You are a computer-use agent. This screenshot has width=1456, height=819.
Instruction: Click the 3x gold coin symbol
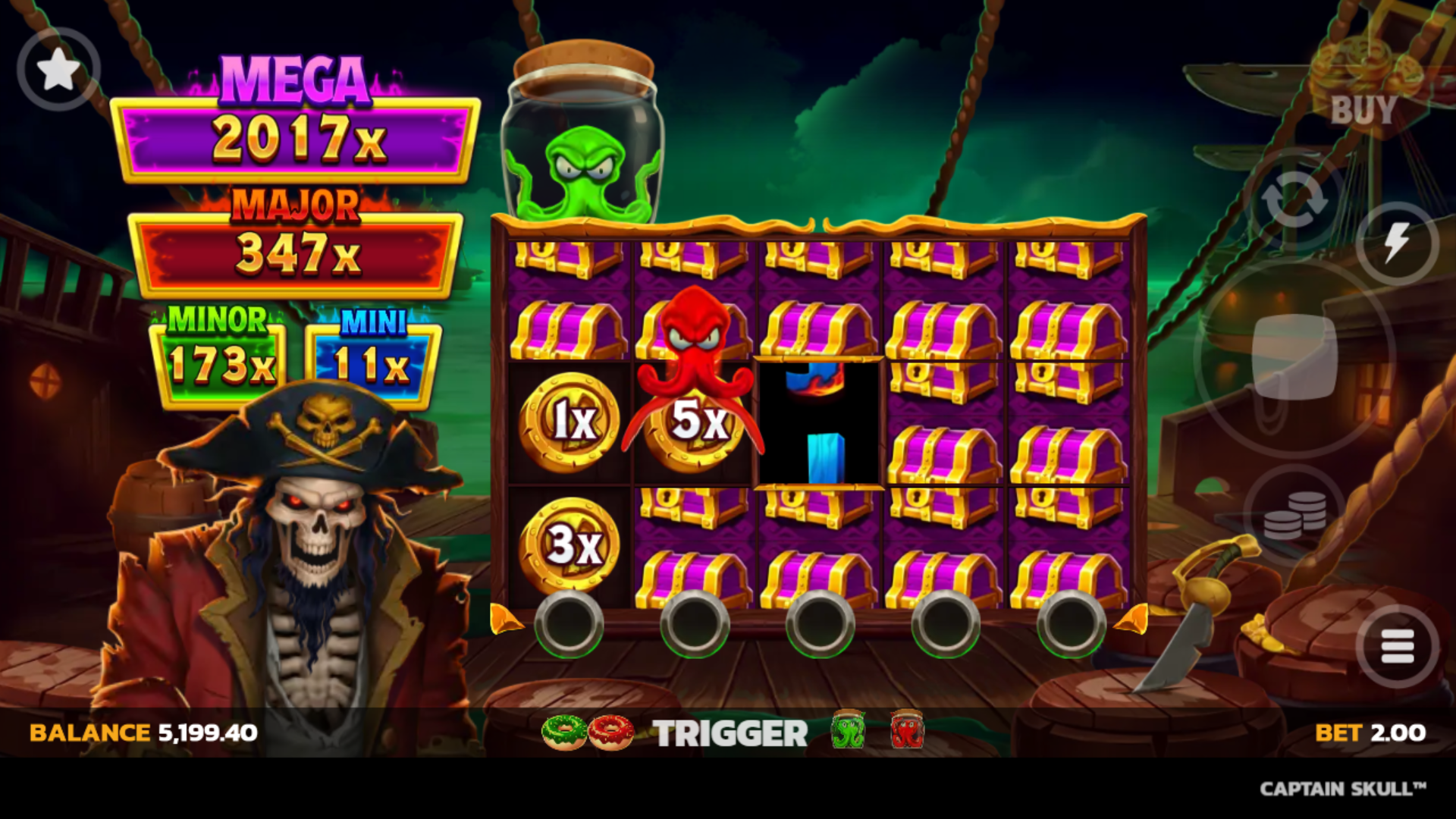coord(570,544)
